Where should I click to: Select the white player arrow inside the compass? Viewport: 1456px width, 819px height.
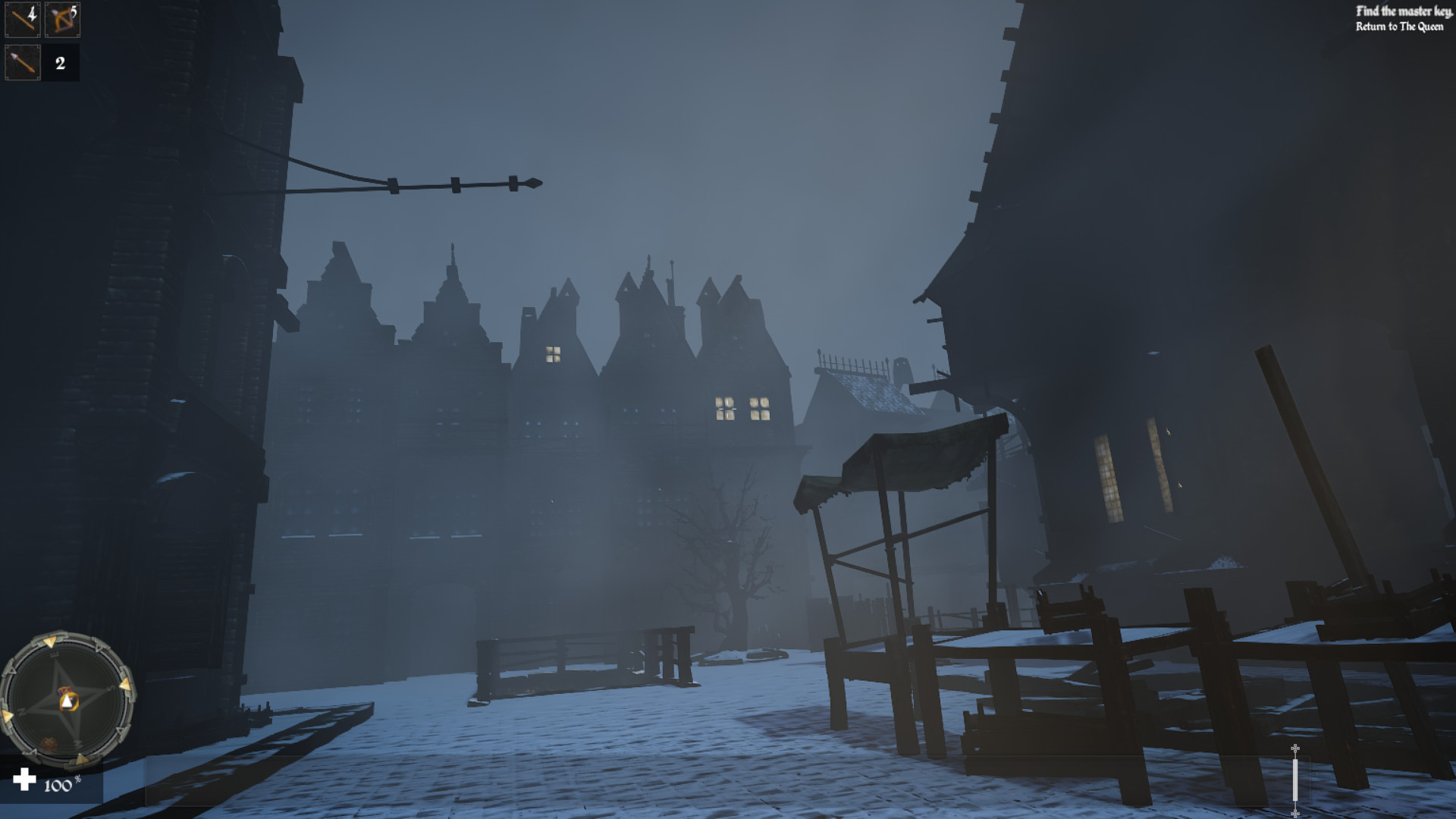point(67,701)
